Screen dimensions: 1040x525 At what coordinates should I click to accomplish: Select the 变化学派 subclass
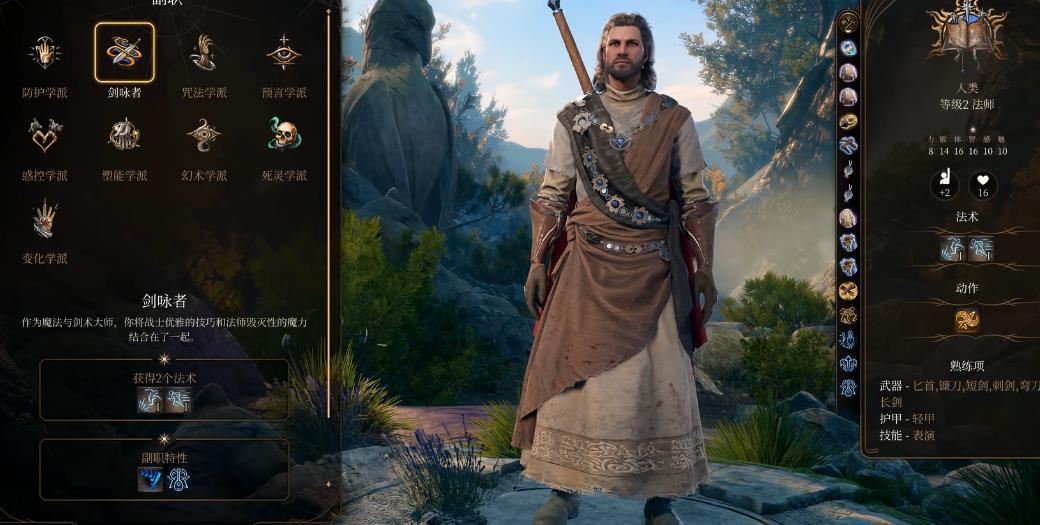pyautogui.click(x=45, y=218)
